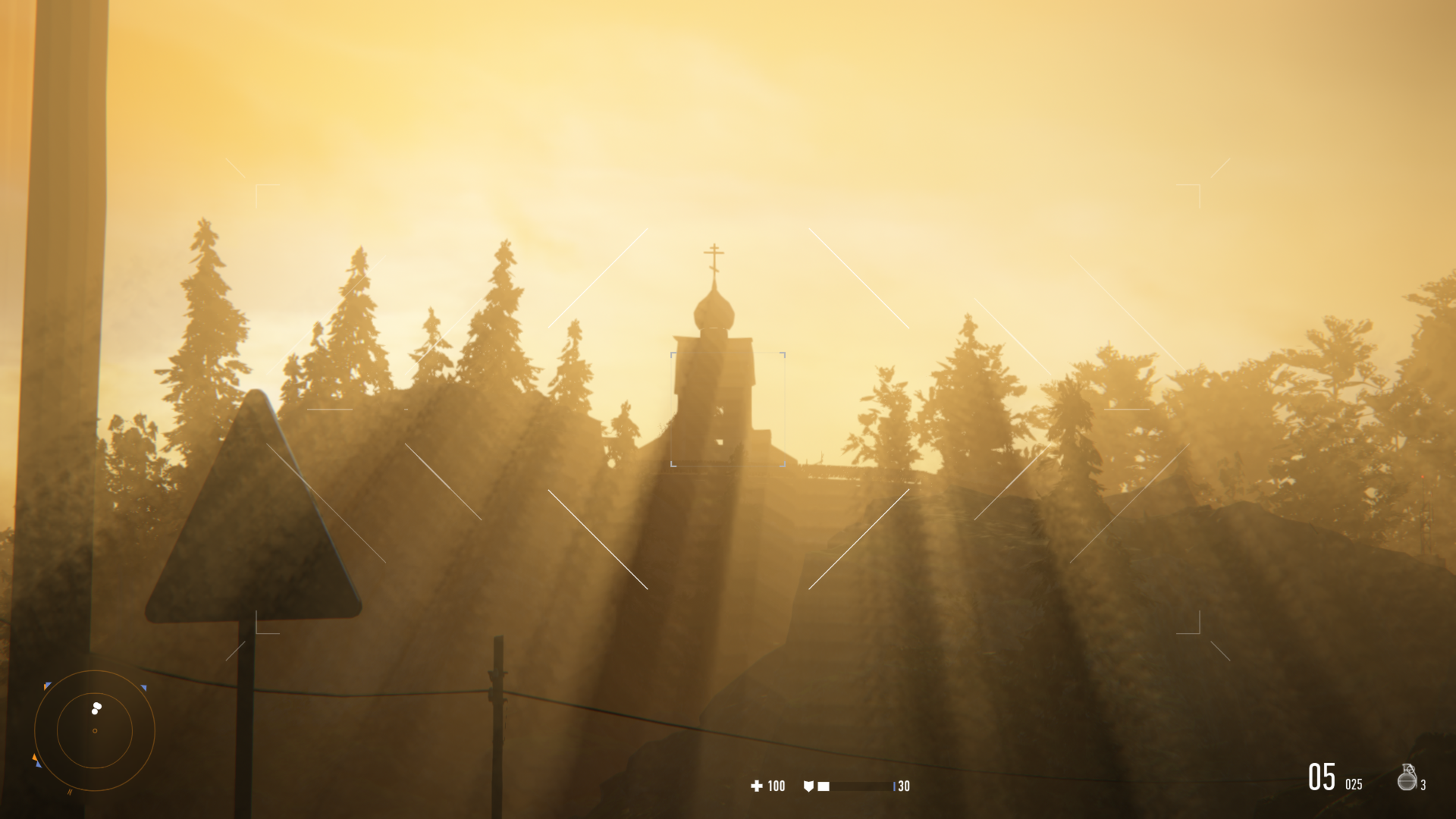Click the health cross icon

757,786
